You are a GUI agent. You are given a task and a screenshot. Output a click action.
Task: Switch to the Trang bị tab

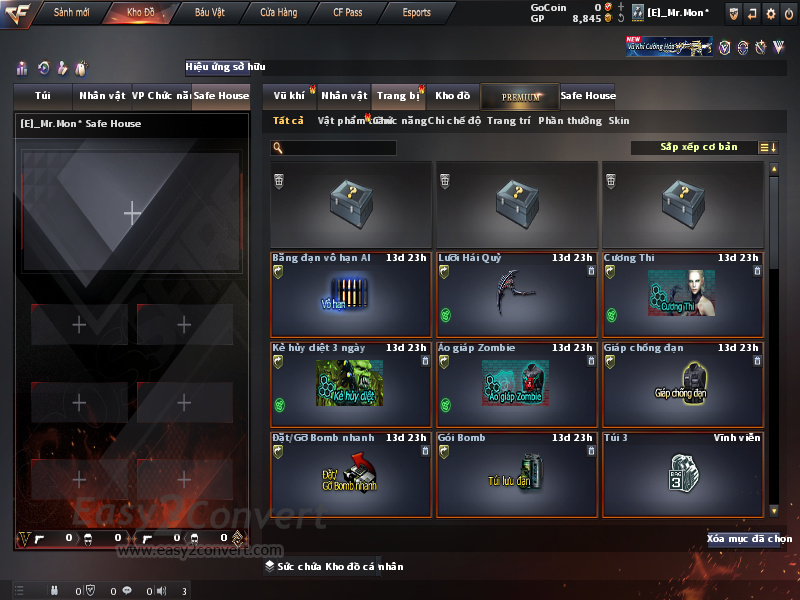[x=398, y=96]
